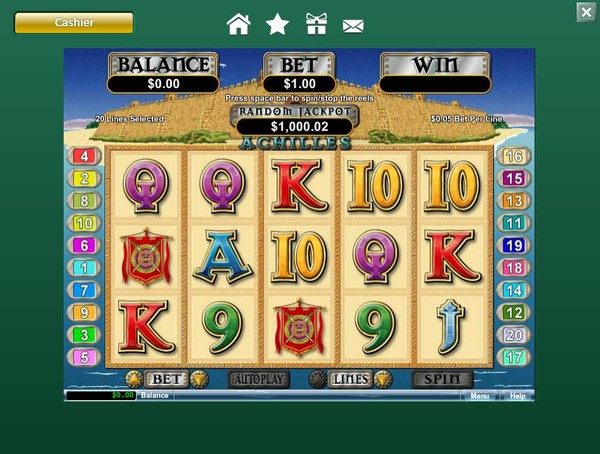Open the Cashier
600x454 pixels.
pyautogui.click(x=74, y=22)
